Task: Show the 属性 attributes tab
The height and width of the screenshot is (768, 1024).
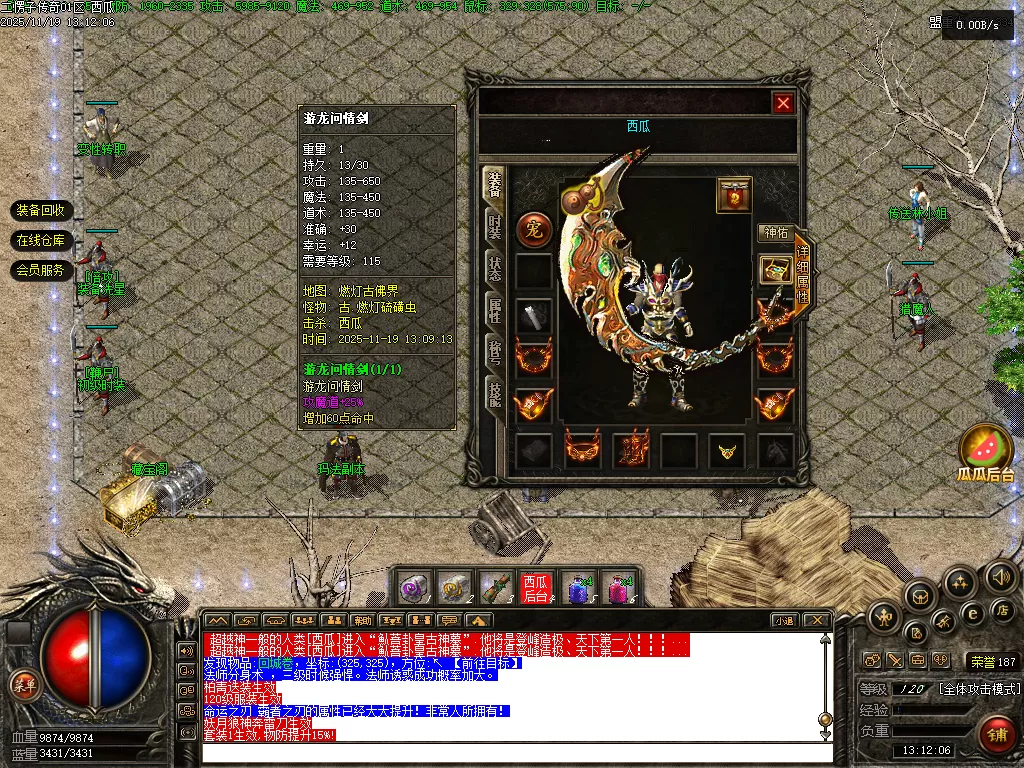Action: (x=494, y=310)
